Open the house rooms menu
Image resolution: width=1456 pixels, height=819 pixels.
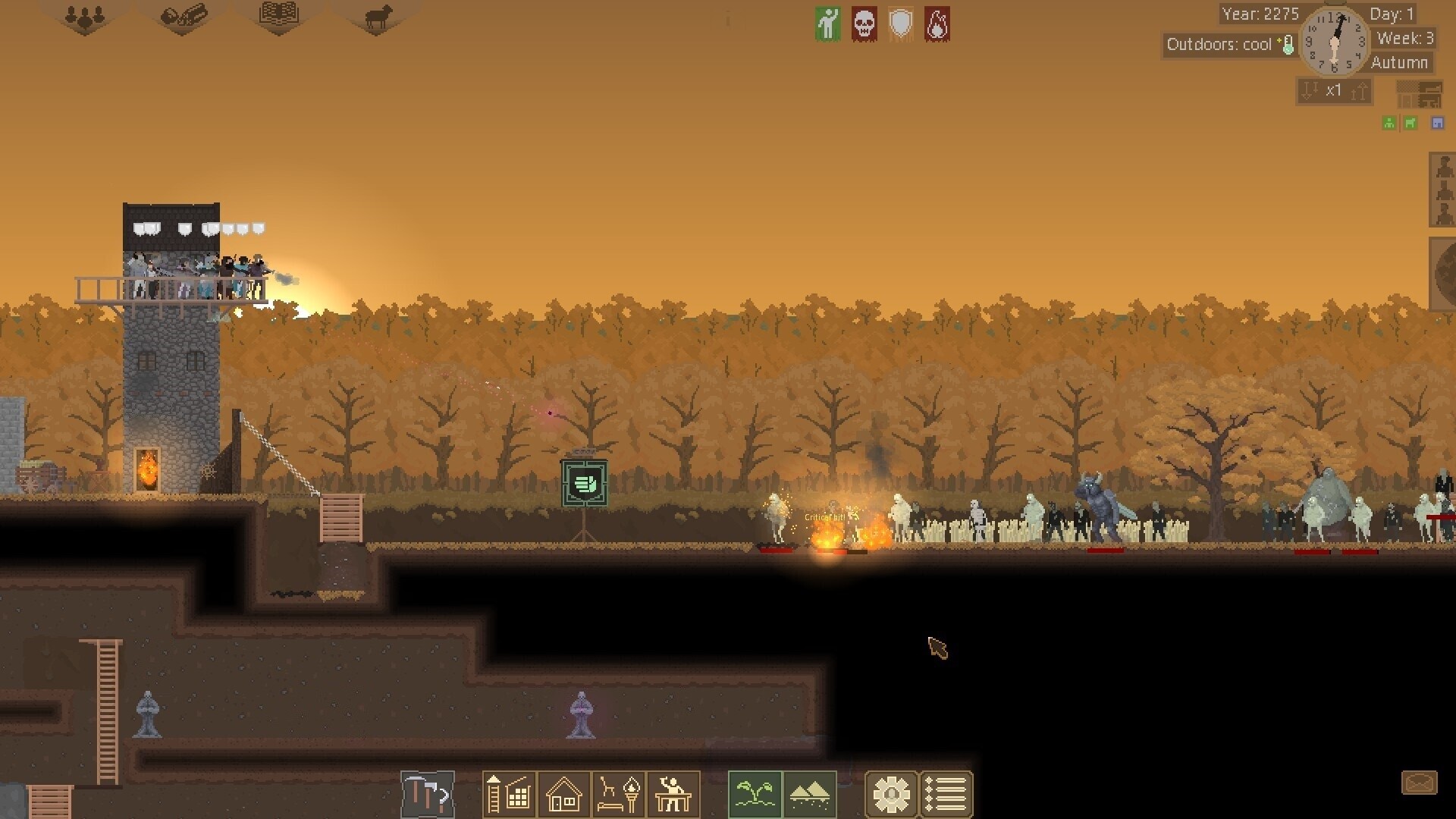(x=563, y=794)
